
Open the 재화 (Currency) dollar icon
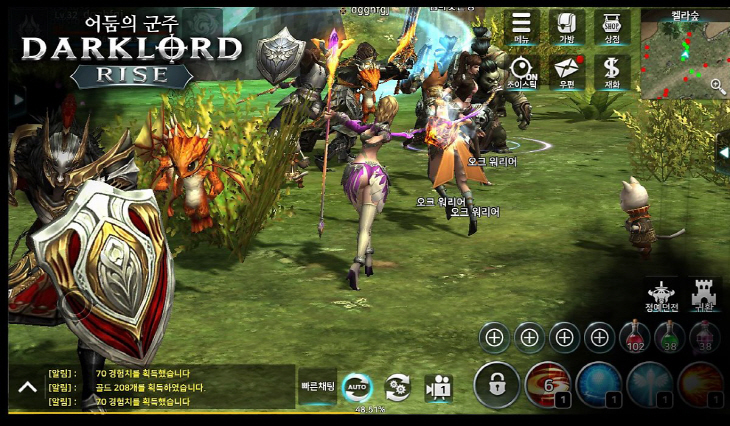coord(612,72)
